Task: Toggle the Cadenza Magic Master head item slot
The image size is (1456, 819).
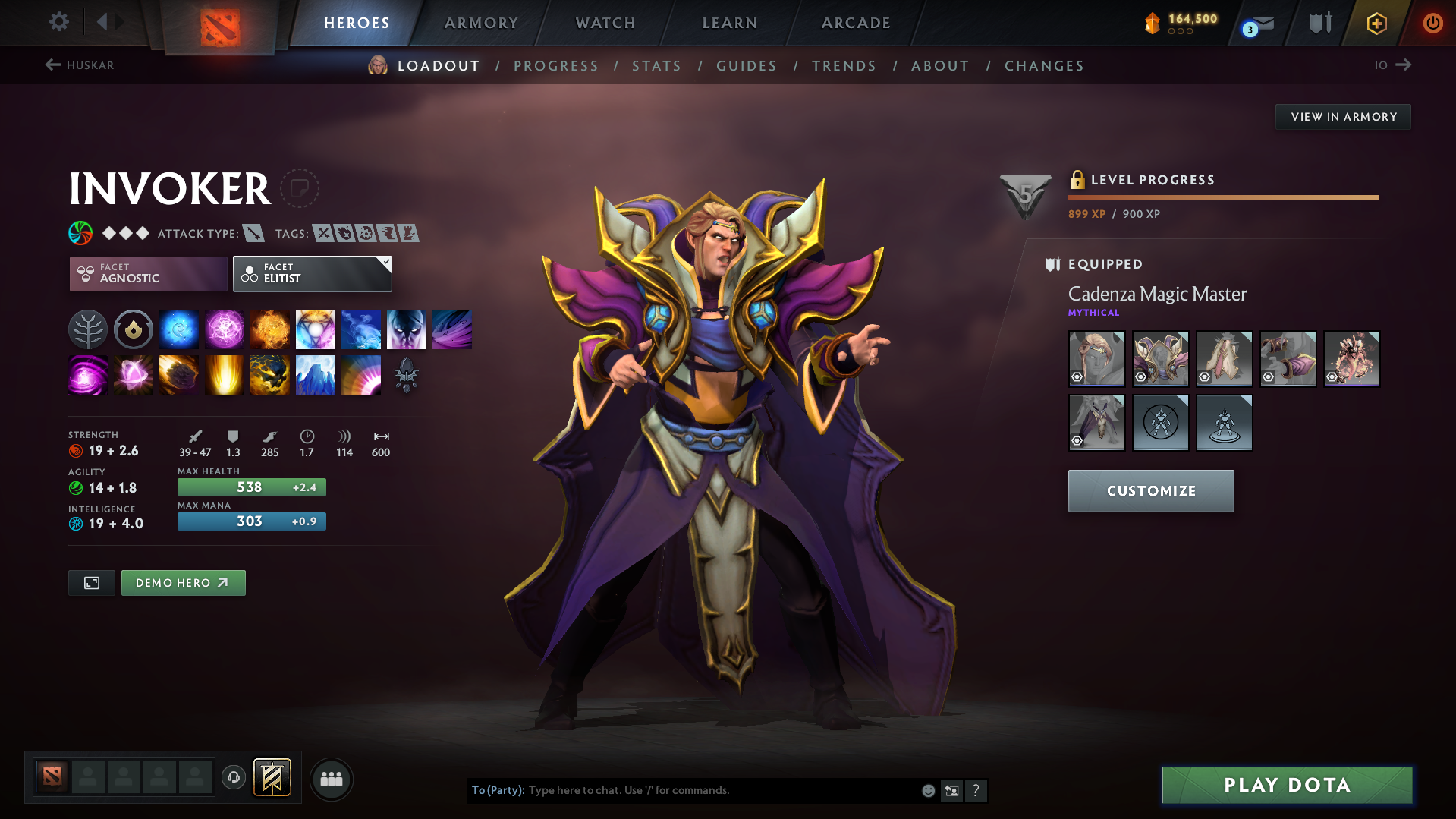Action: 1096,358
